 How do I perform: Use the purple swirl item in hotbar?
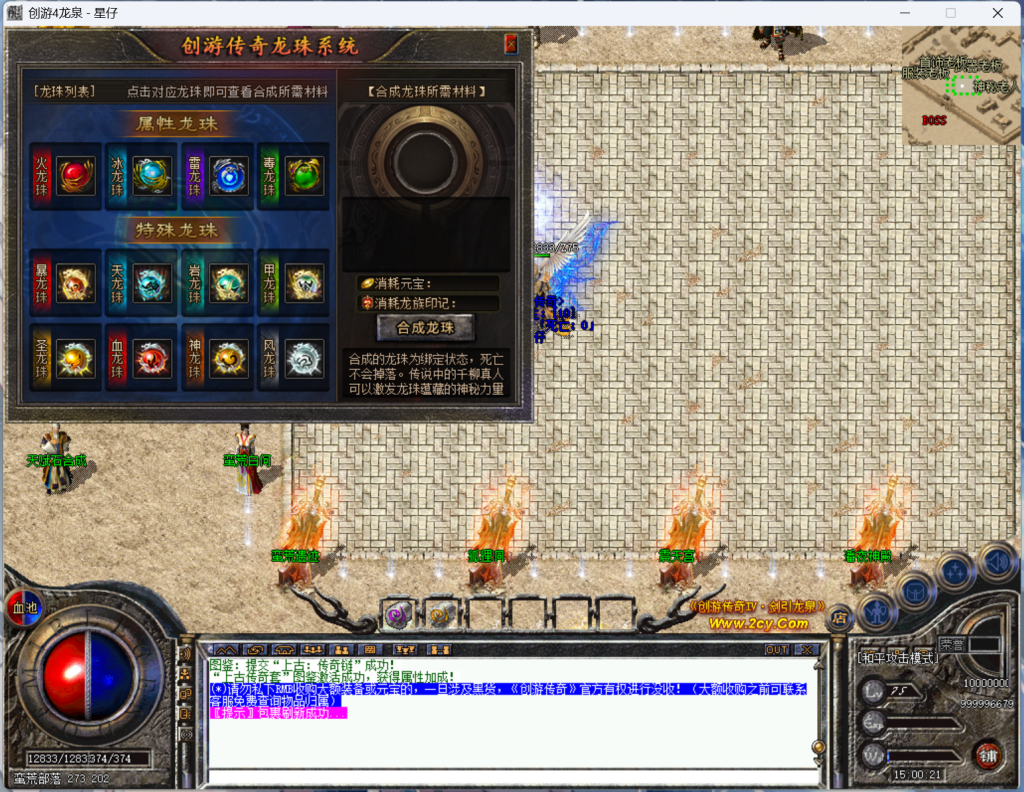[x=397, y=615]
